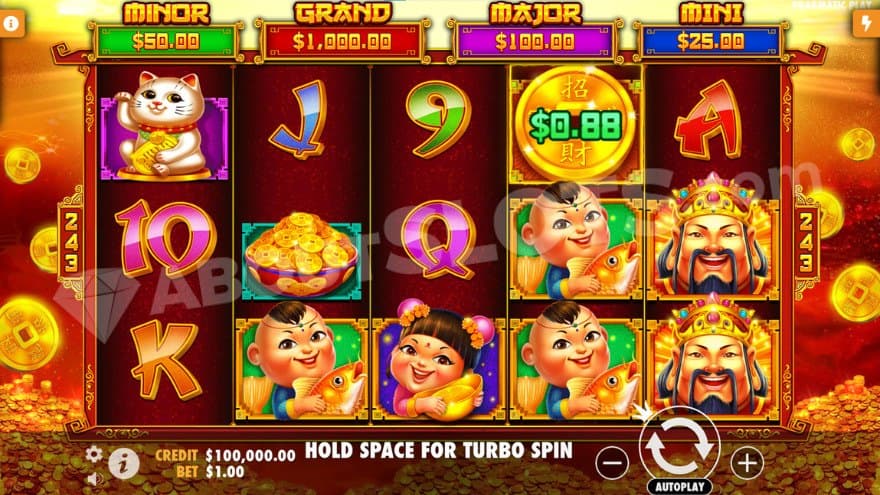Show game info with the round 'i' button

click(x=123, y=462)
